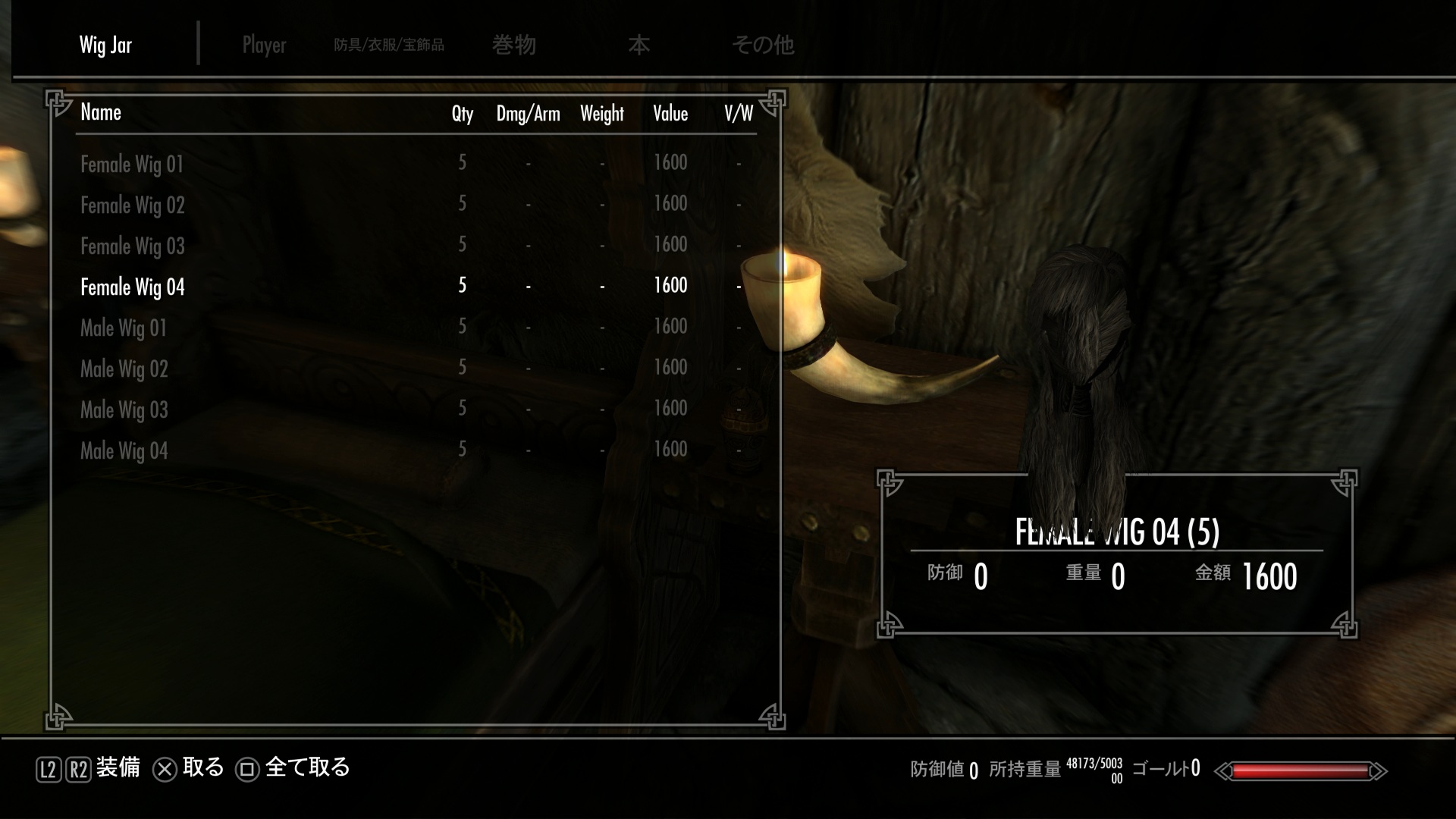Switch to the Player inventory tab
Image resolution: width=1456 pixels, height=819 pixels.
[x=264, y=45]
